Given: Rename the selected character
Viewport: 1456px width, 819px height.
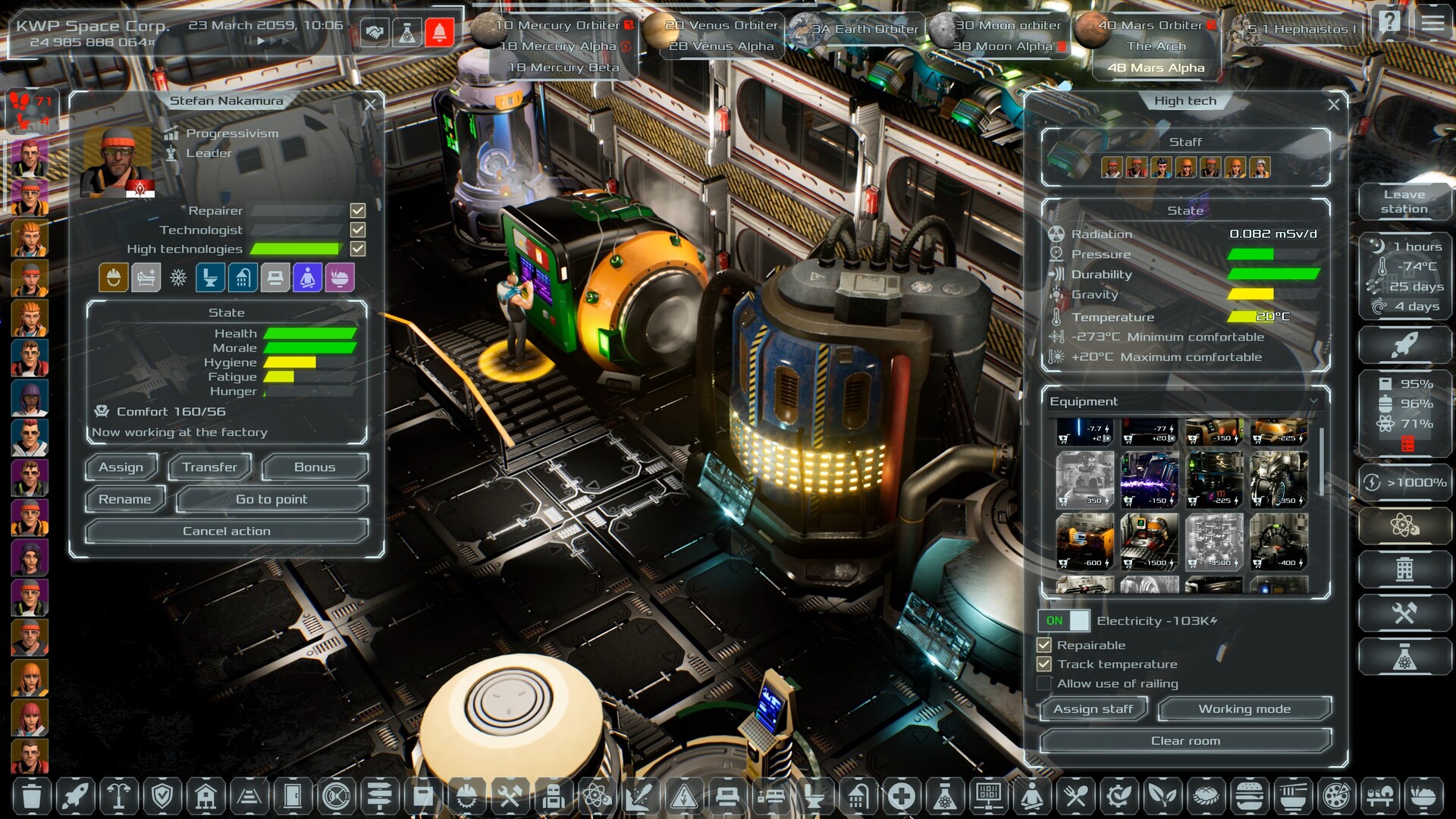Looking at the screenshot, I should pos(124,499).
